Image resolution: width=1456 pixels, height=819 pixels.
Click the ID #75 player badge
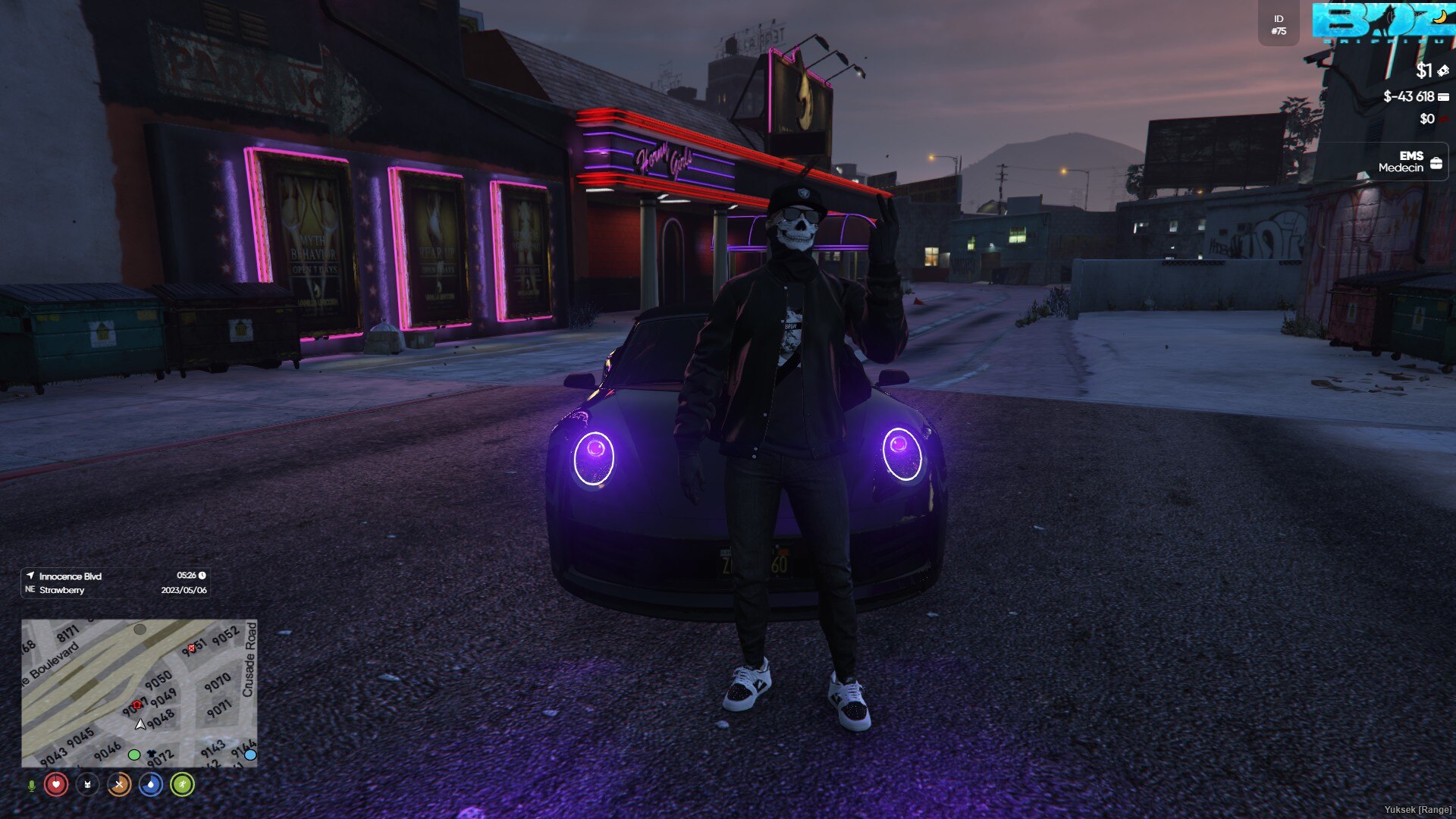1279,25
